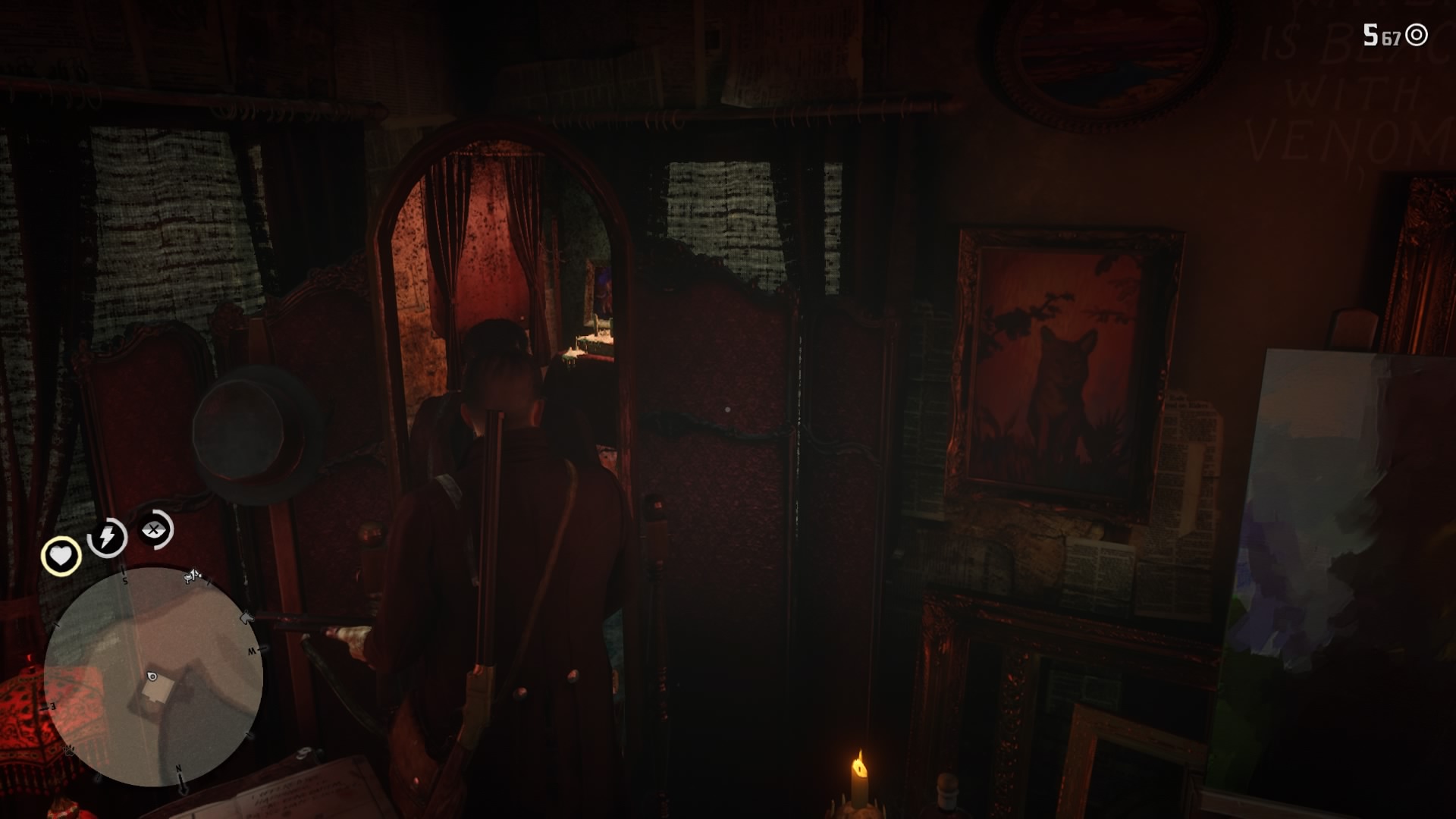The image size is (1456, 819).
Task: Click the paw print icon on the minimap
Action: 70,750
